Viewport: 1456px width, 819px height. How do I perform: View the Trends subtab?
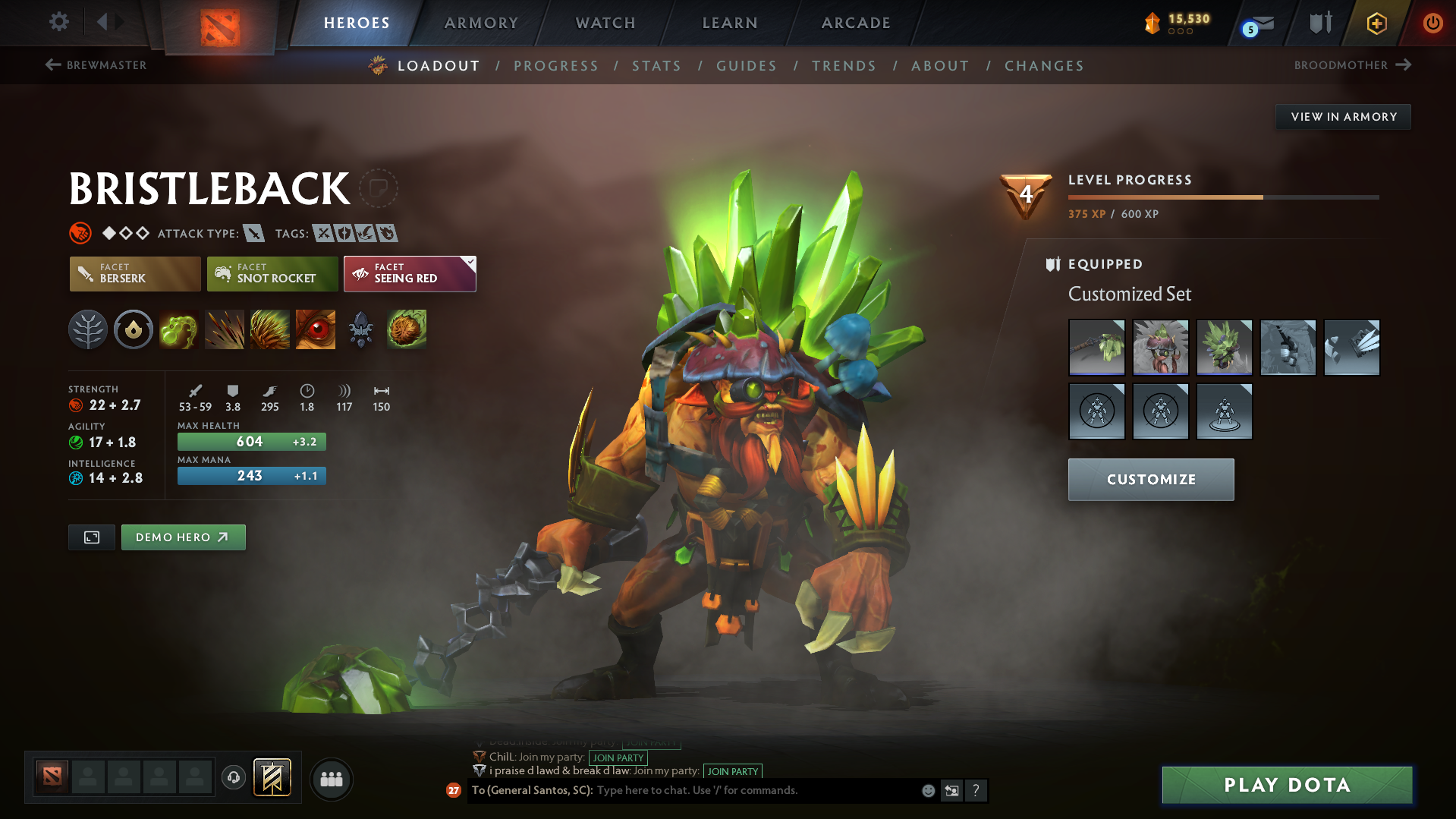[844, 66]
